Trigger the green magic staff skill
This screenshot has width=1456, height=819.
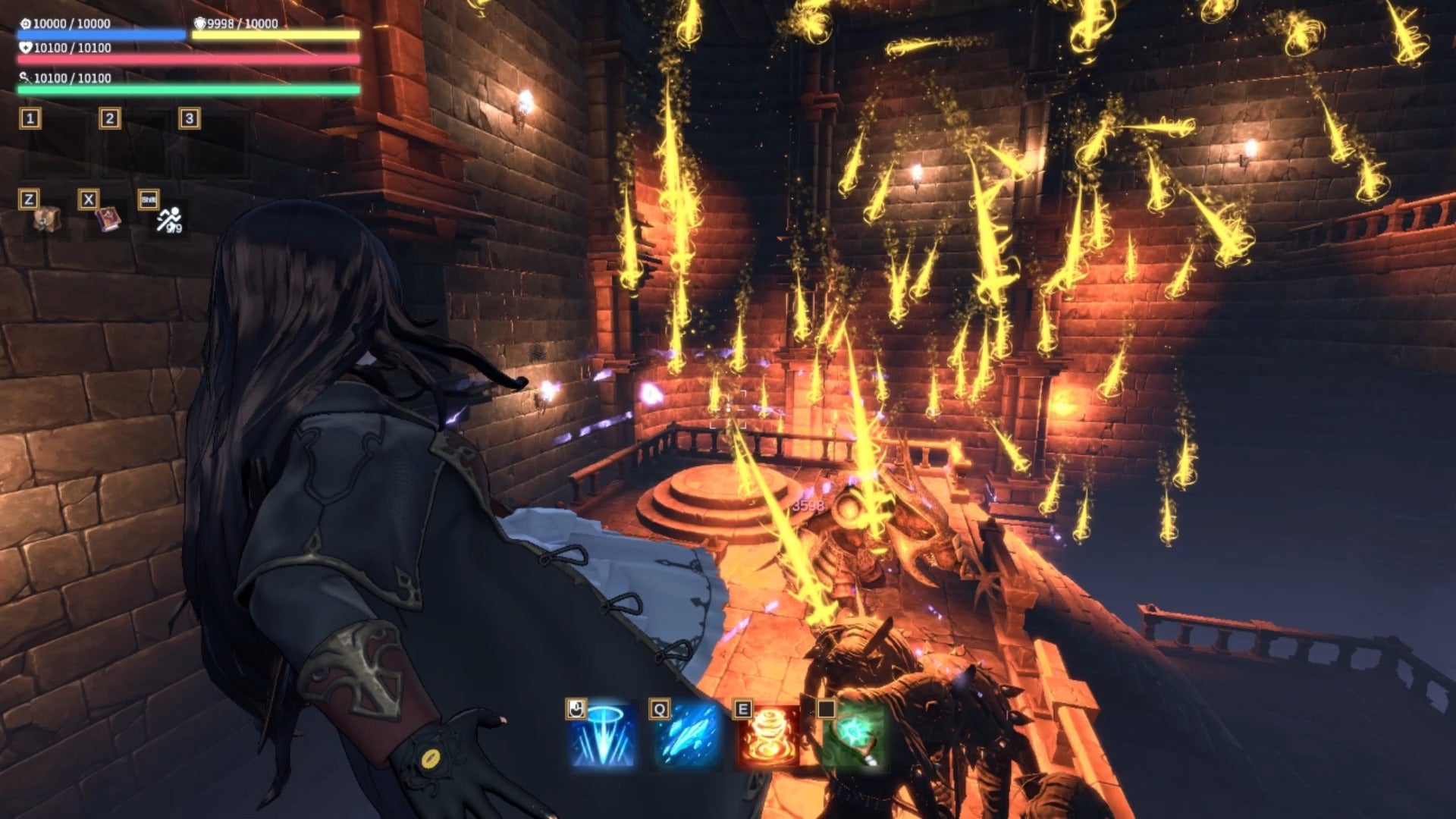pyautogui.click(x=854, y=736)
